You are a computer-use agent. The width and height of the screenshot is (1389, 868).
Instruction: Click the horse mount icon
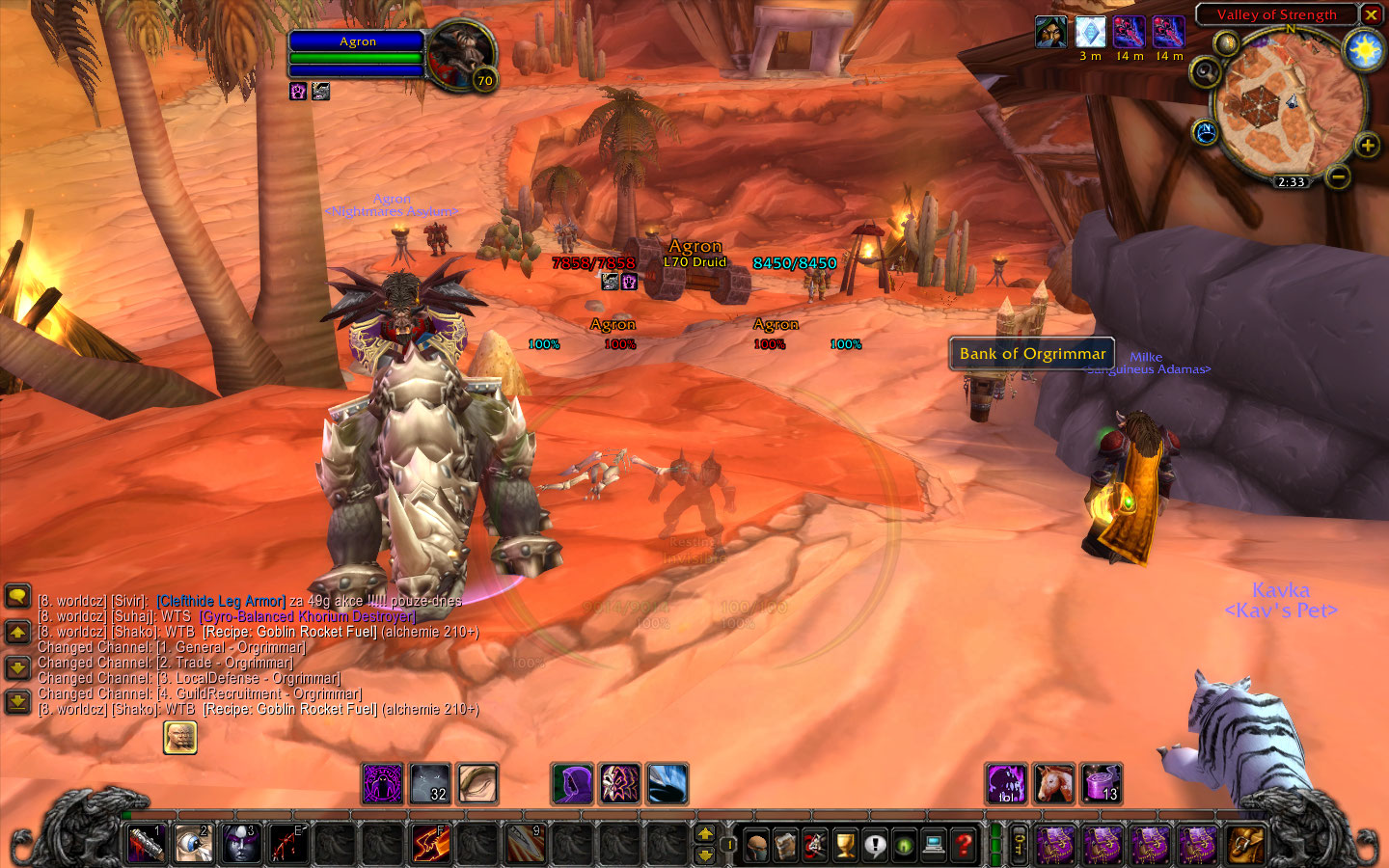1053,784
